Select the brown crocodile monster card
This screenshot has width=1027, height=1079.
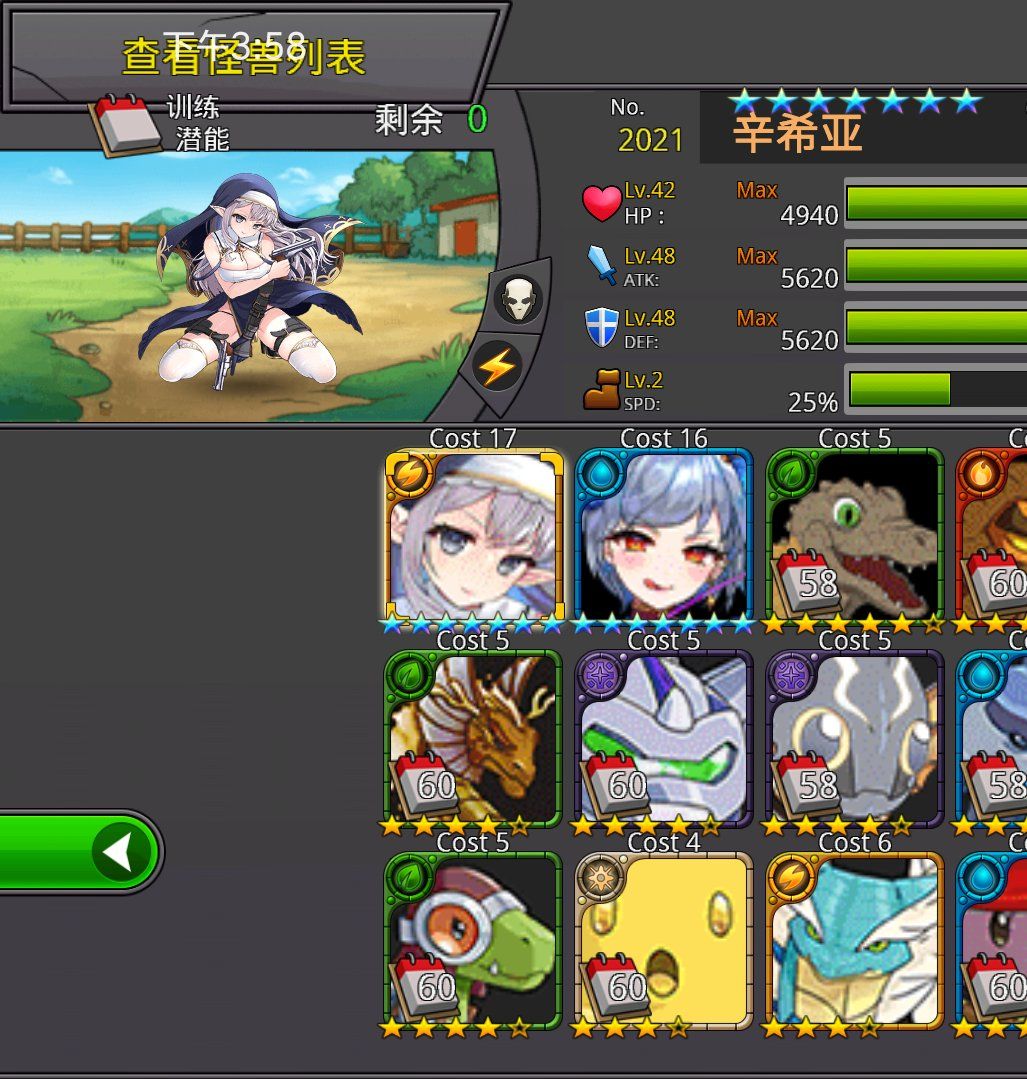(x=855, y=537)
